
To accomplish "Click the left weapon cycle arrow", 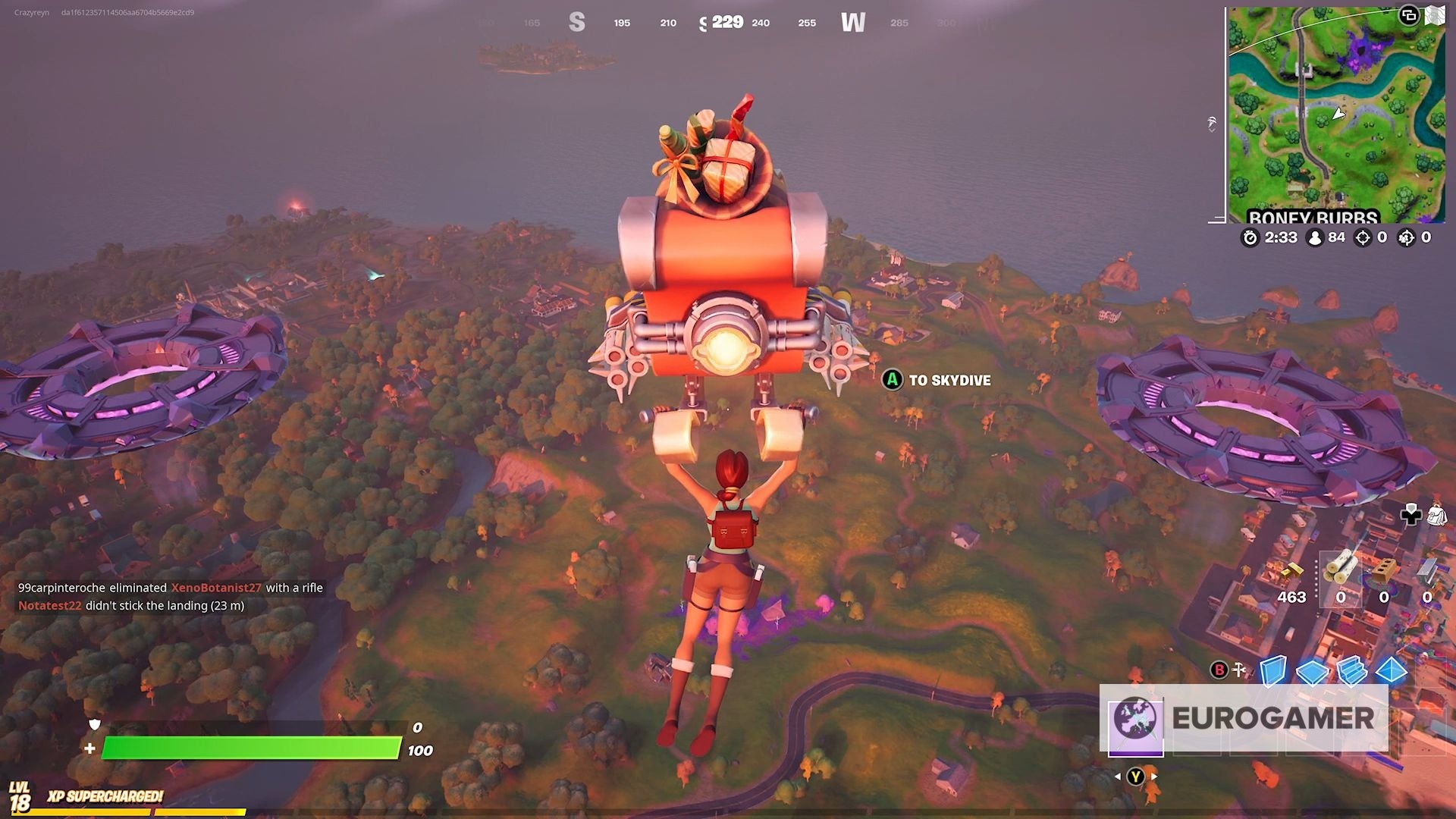I will pos(1118,778).
